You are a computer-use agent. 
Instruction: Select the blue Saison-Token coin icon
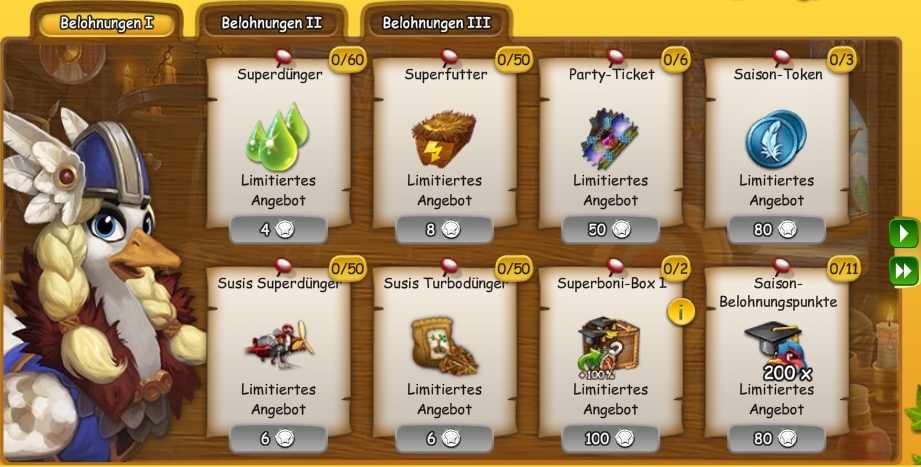(x=775, y=138)
